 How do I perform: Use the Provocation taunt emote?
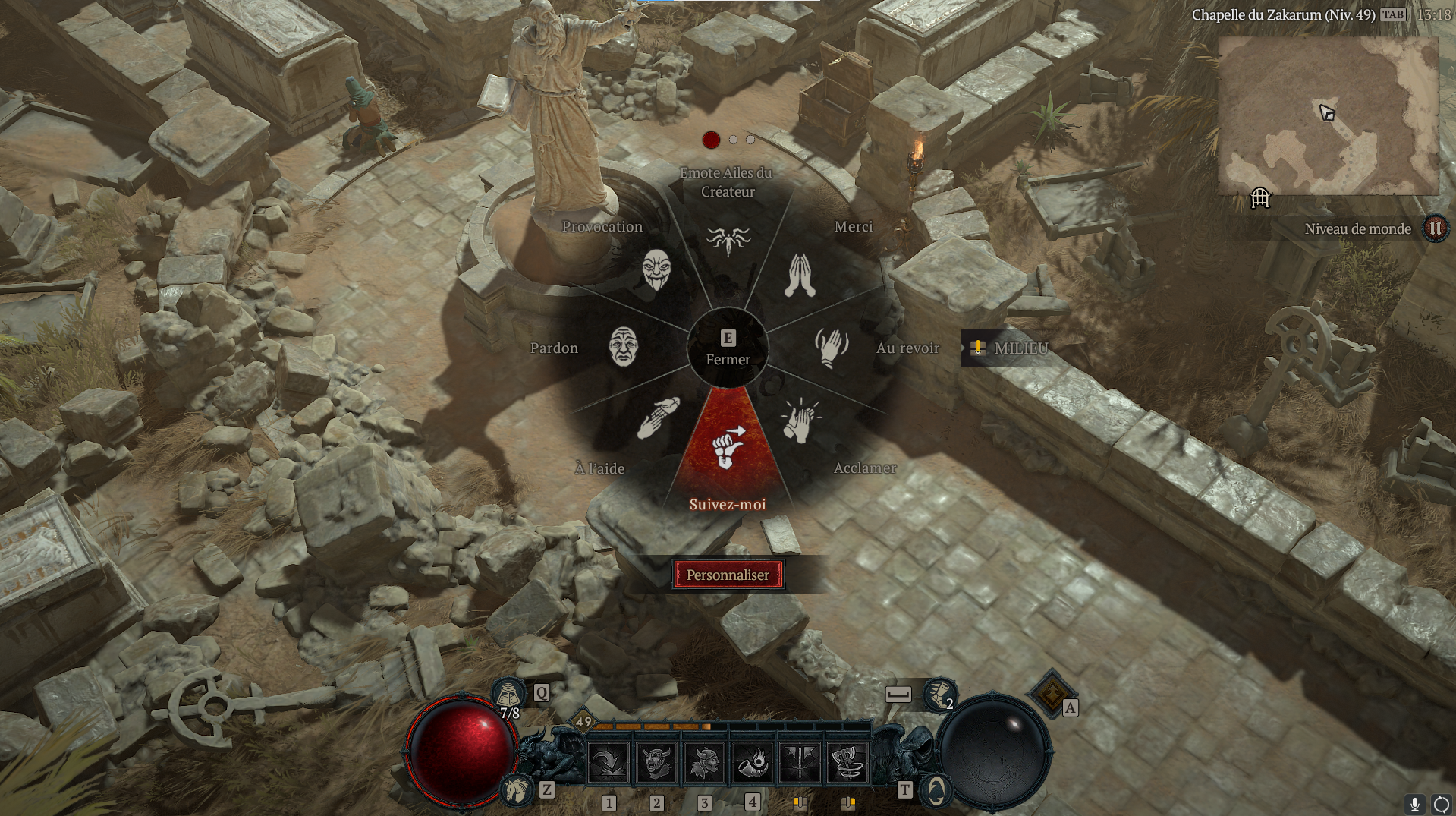[656, 269]
